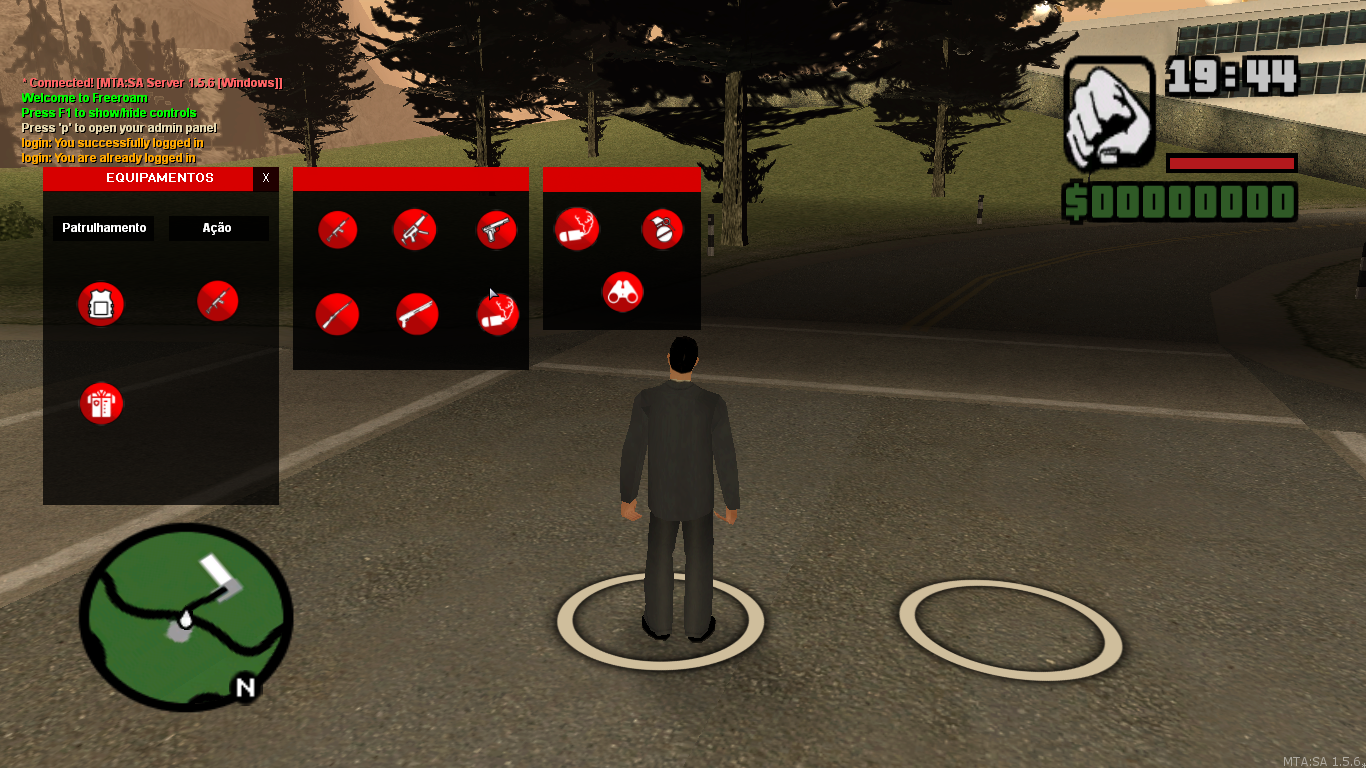Viewport: 1366px width, 768px height.
Task: Switch to the Patrulhamento tab
Action: (x=102, y=228)
